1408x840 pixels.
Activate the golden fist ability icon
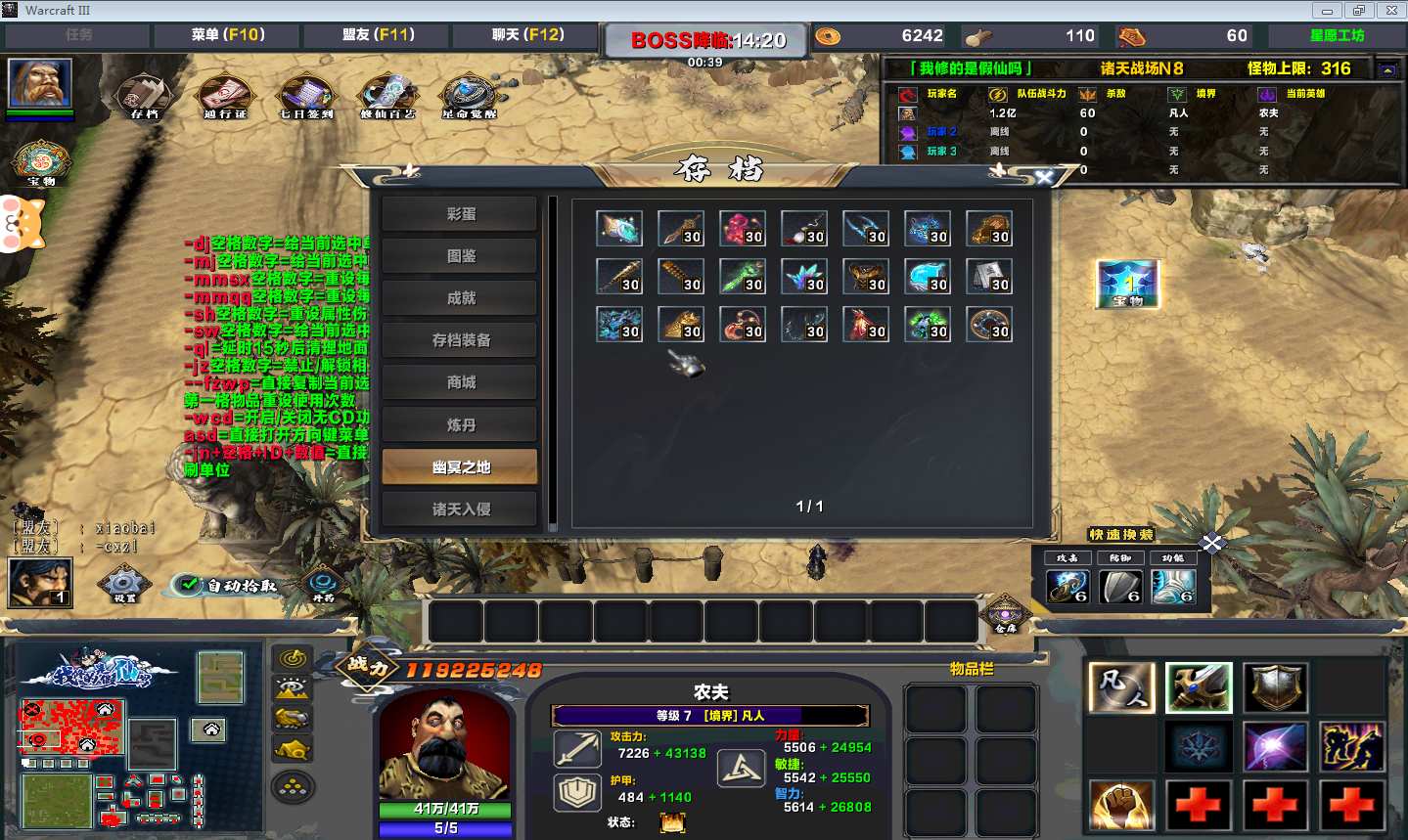pyautogui.click(x=1121, y=806)
